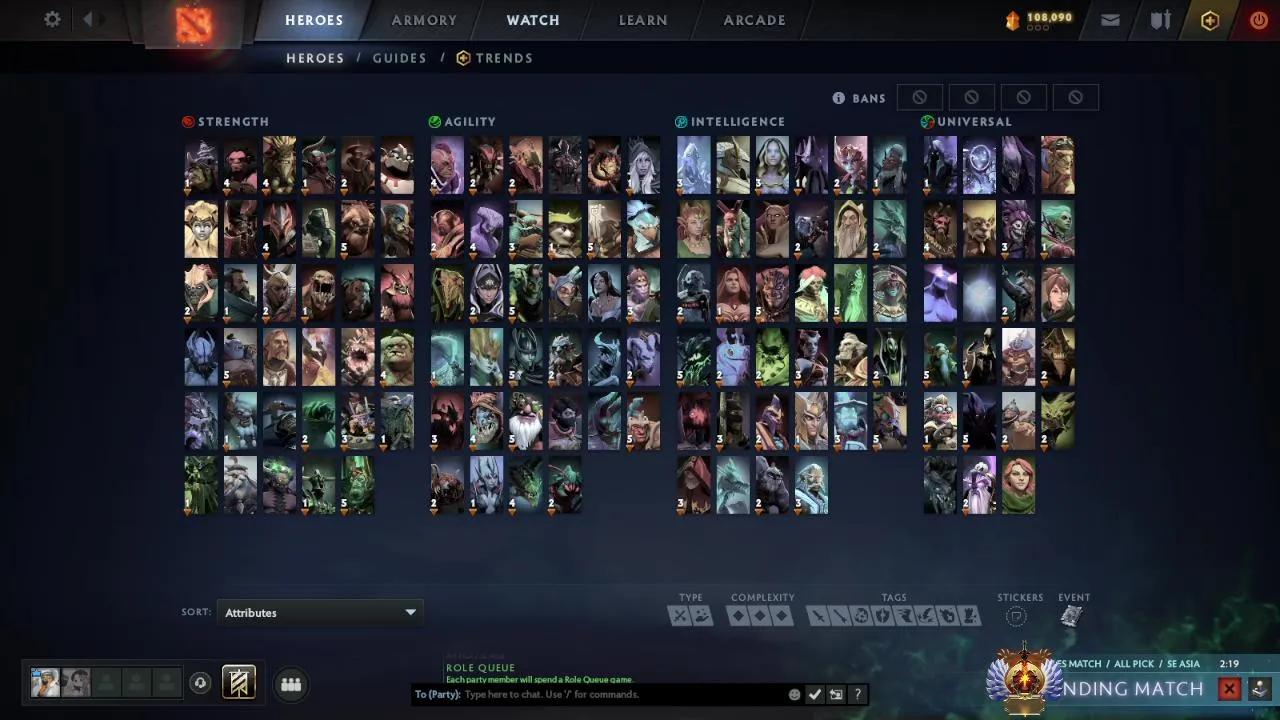The image size is (1280, 720).
Task: Open settings with the gear icon
Action: (52, 19)
